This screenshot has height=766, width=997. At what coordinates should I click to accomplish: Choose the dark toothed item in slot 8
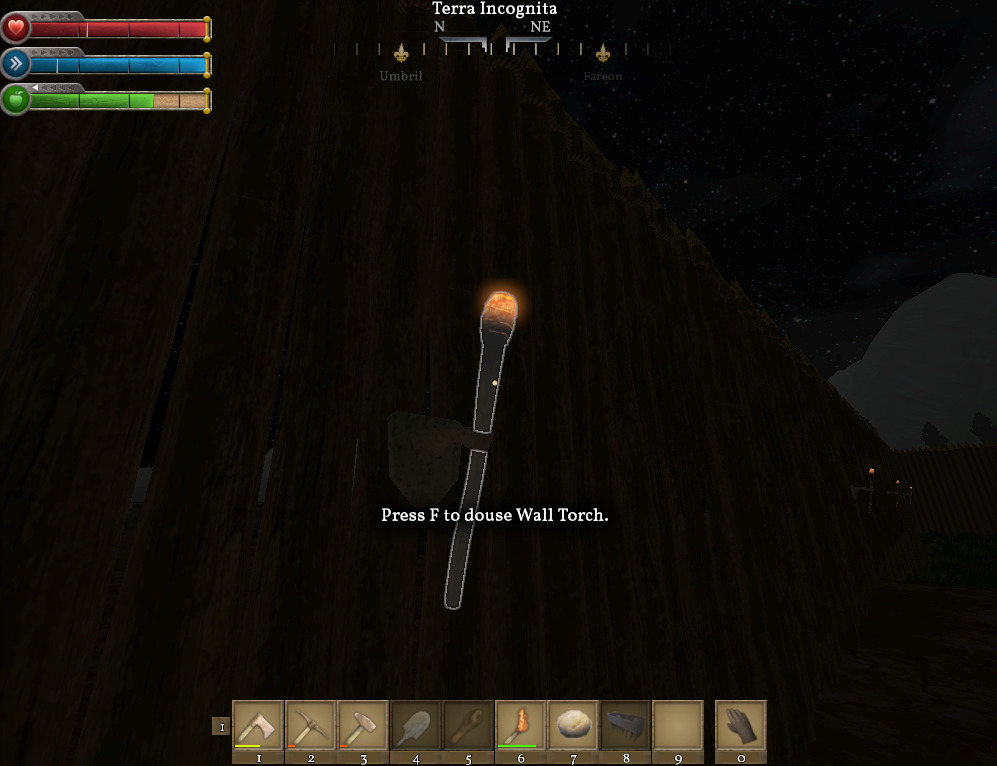tap(625, 725)
